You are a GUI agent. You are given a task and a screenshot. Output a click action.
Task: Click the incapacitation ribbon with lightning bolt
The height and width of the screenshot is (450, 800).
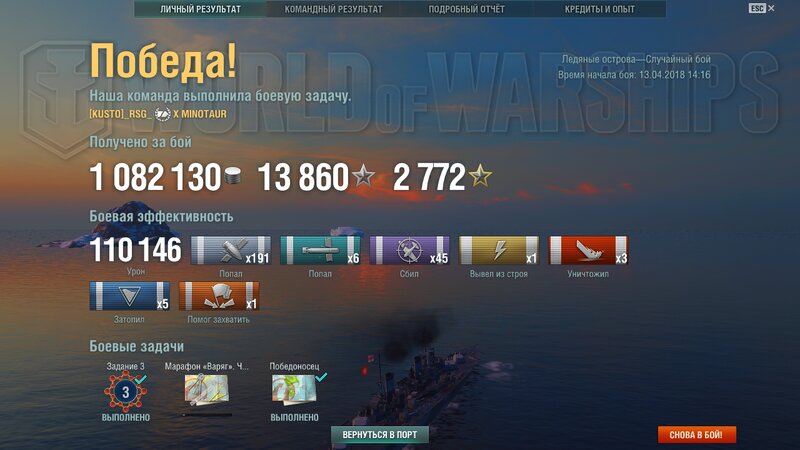498,251
